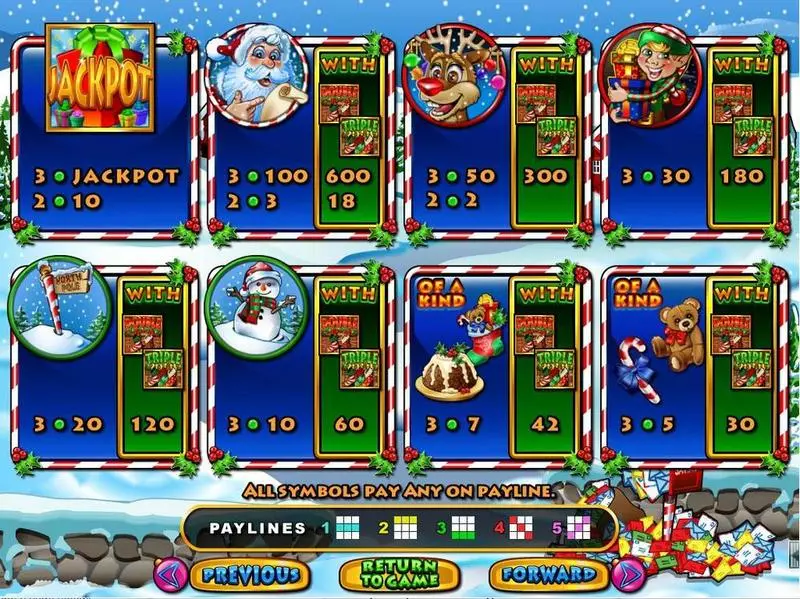The height and width of the screenshot is (599, 800).
Task: Click the pink left arrow icon
Action: point(169,575)
